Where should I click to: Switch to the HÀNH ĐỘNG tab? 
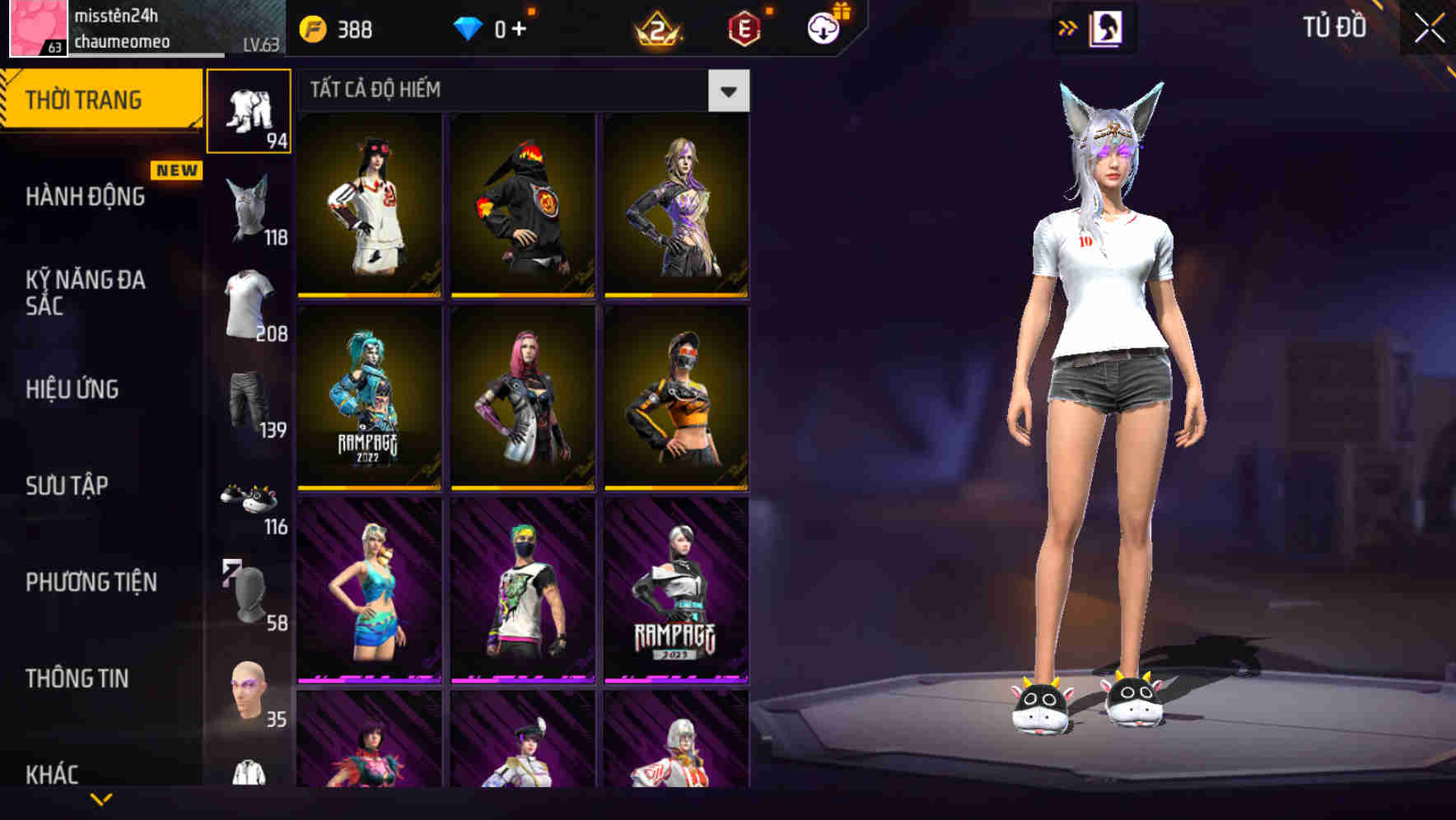click(x=85, y=198)
